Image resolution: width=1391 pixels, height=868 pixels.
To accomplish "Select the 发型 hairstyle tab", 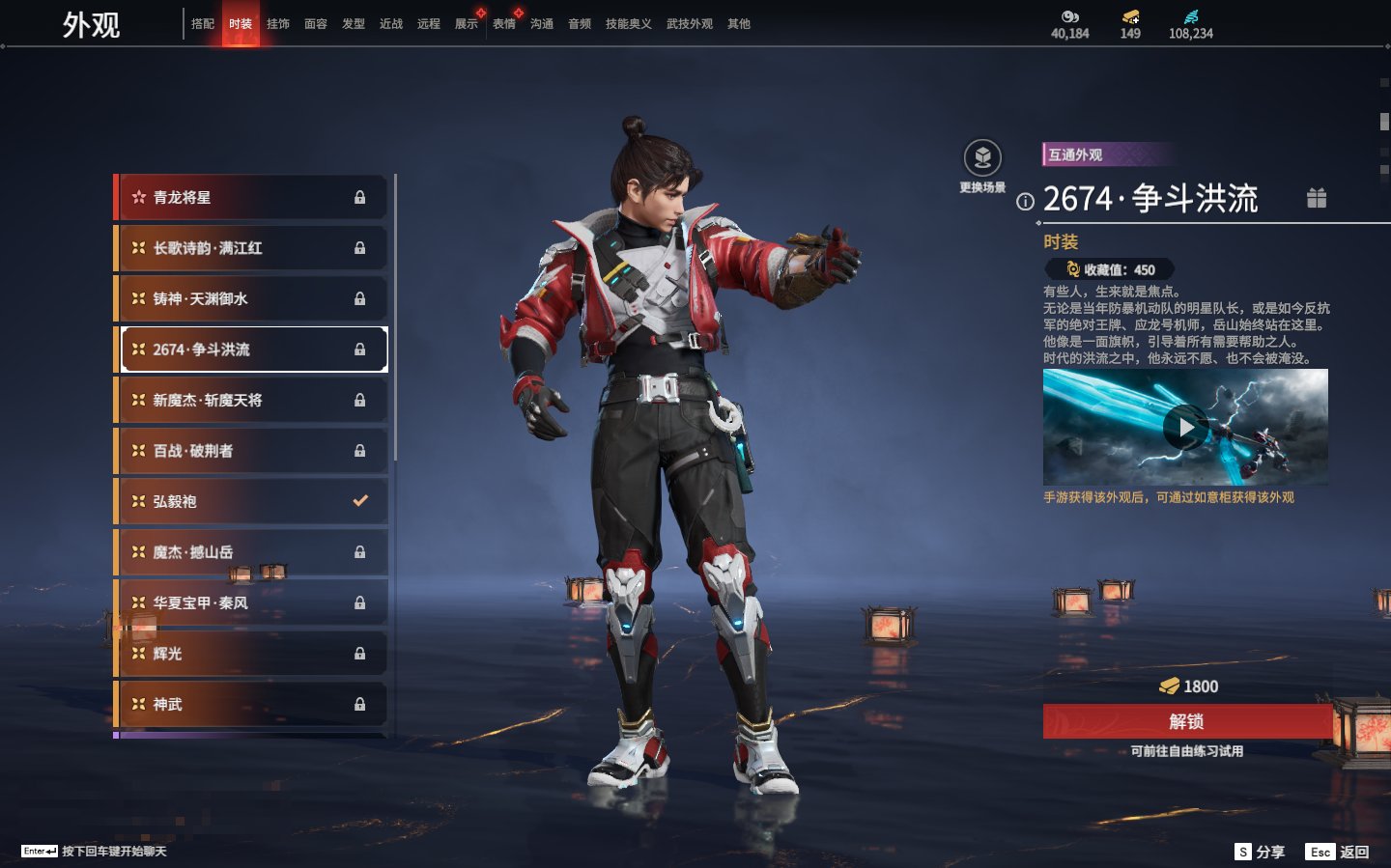I will tap(354, 24).
